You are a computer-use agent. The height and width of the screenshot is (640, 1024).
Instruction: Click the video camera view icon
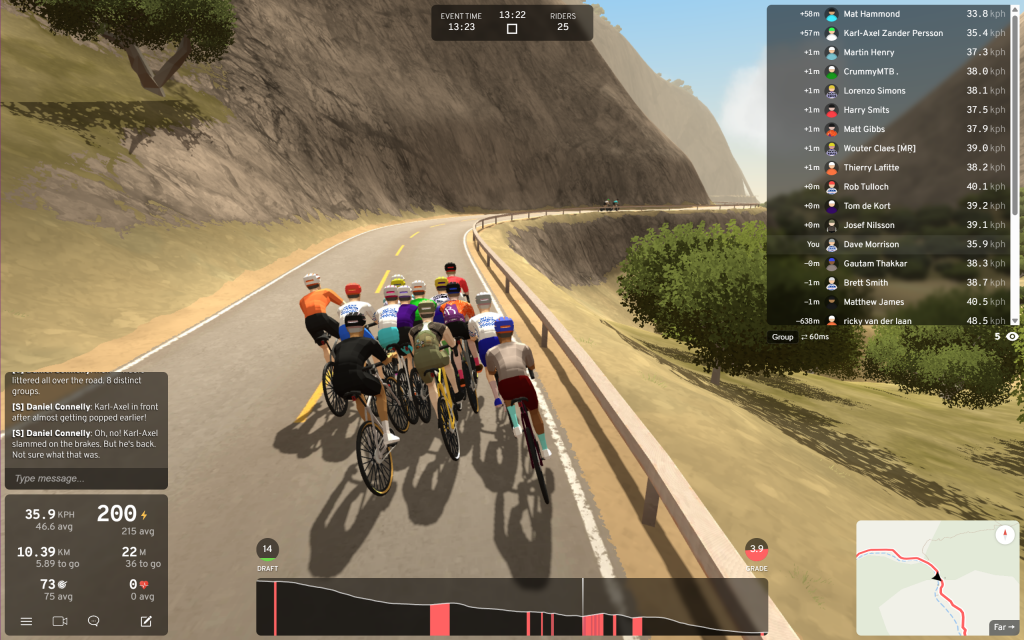point(60,621)
